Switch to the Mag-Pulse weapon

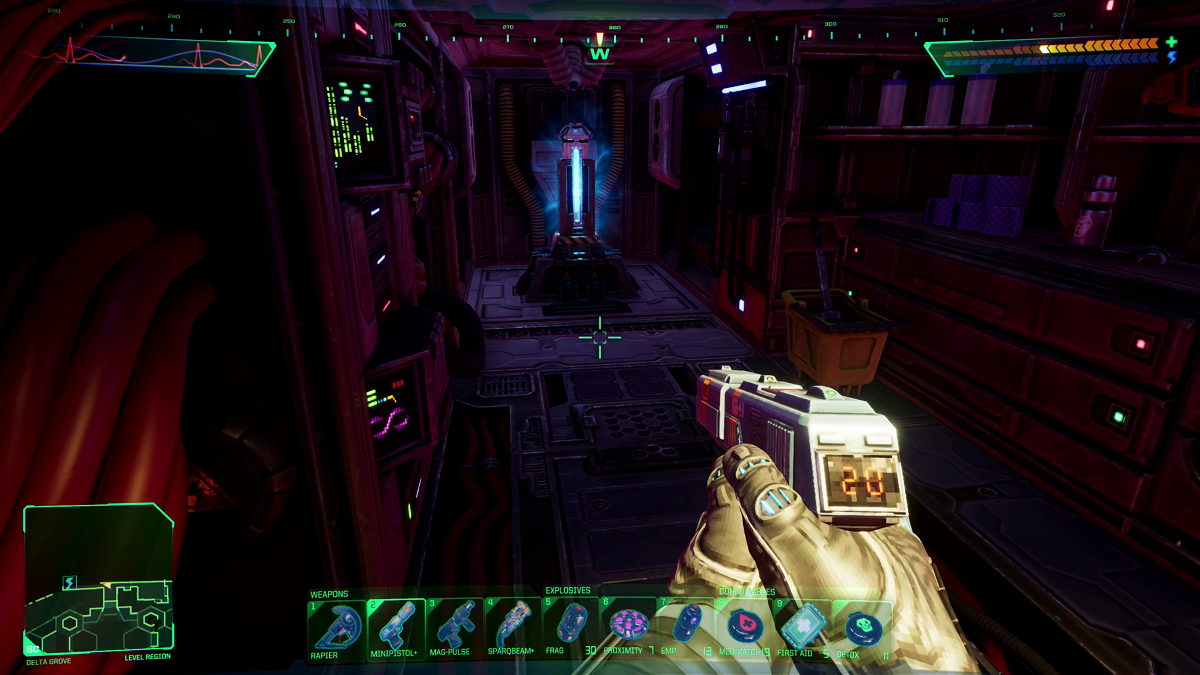[455, 627]
